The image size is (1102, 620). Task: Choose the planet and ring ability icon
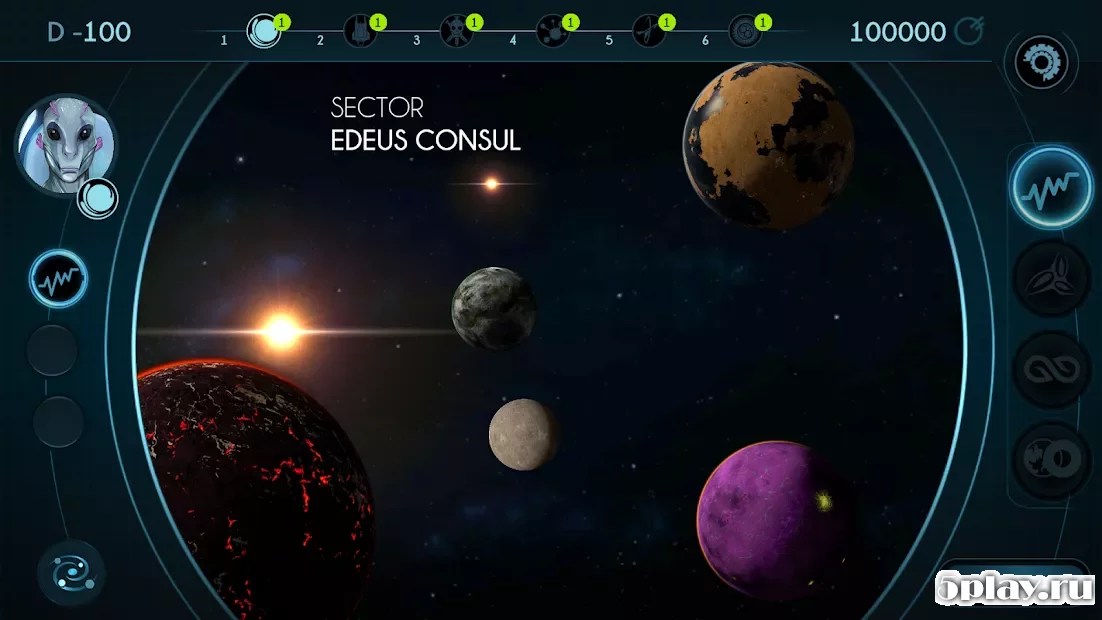tap(1050, 460)
